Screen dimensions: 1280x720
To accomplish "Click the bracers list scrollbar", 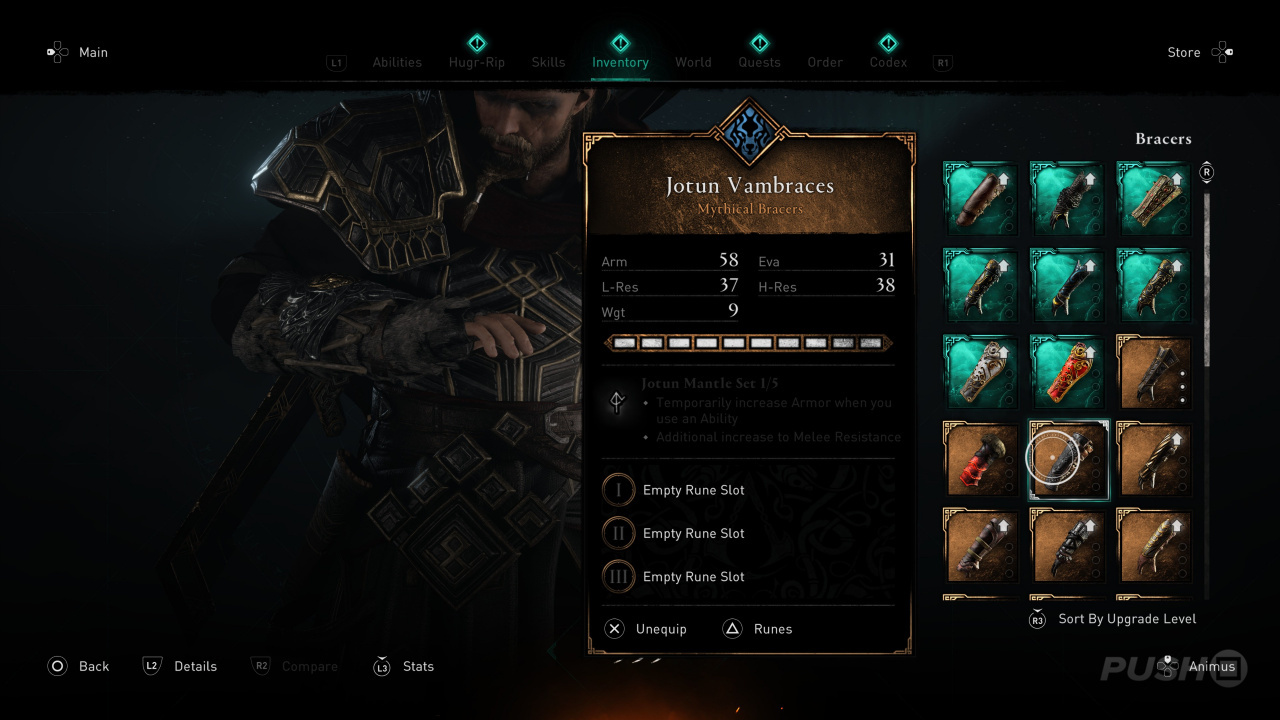I will click(1207, 280).
